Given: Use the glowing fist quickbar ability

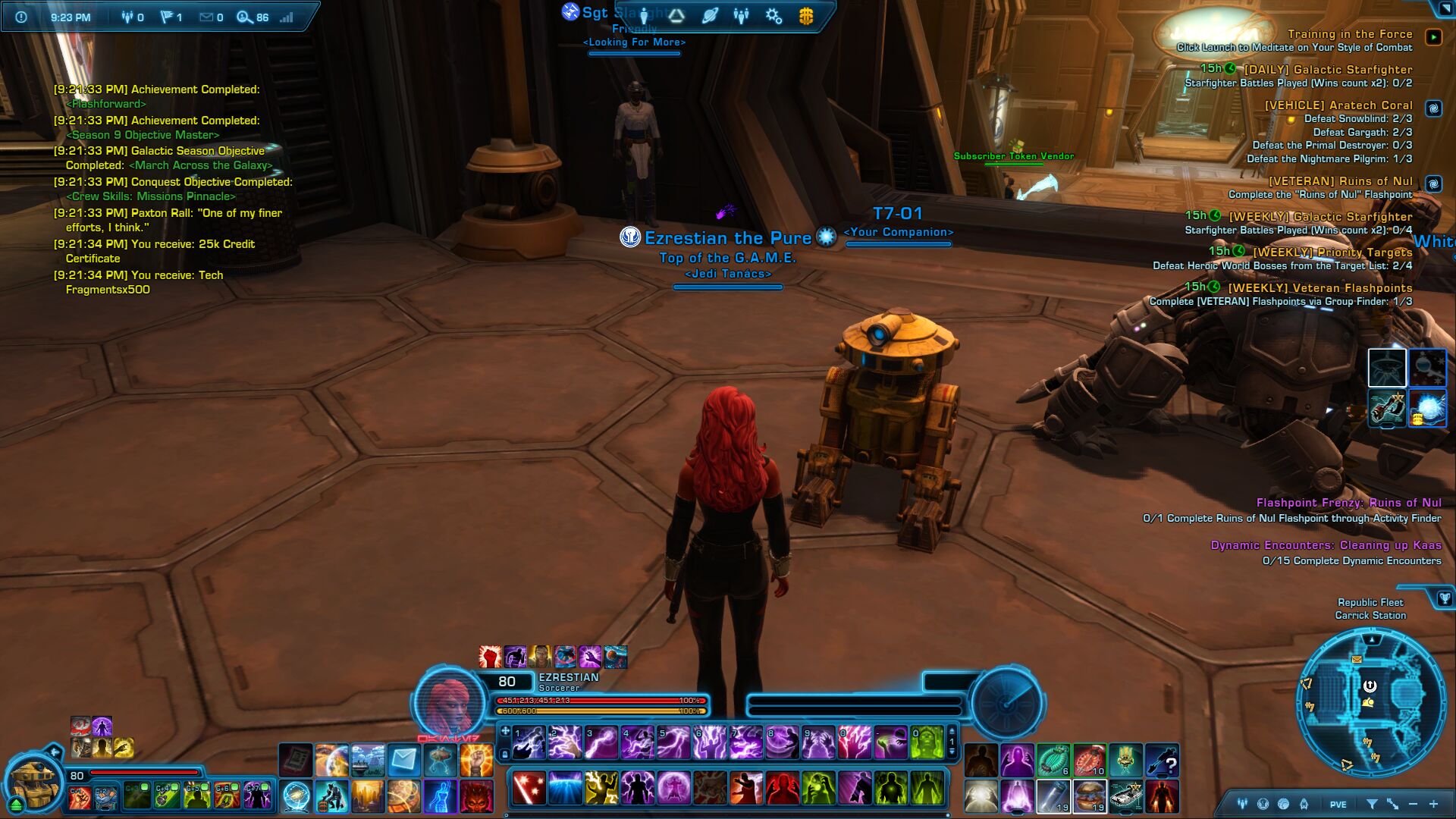Looking at the screenshot, I should [x=476, y=758].
